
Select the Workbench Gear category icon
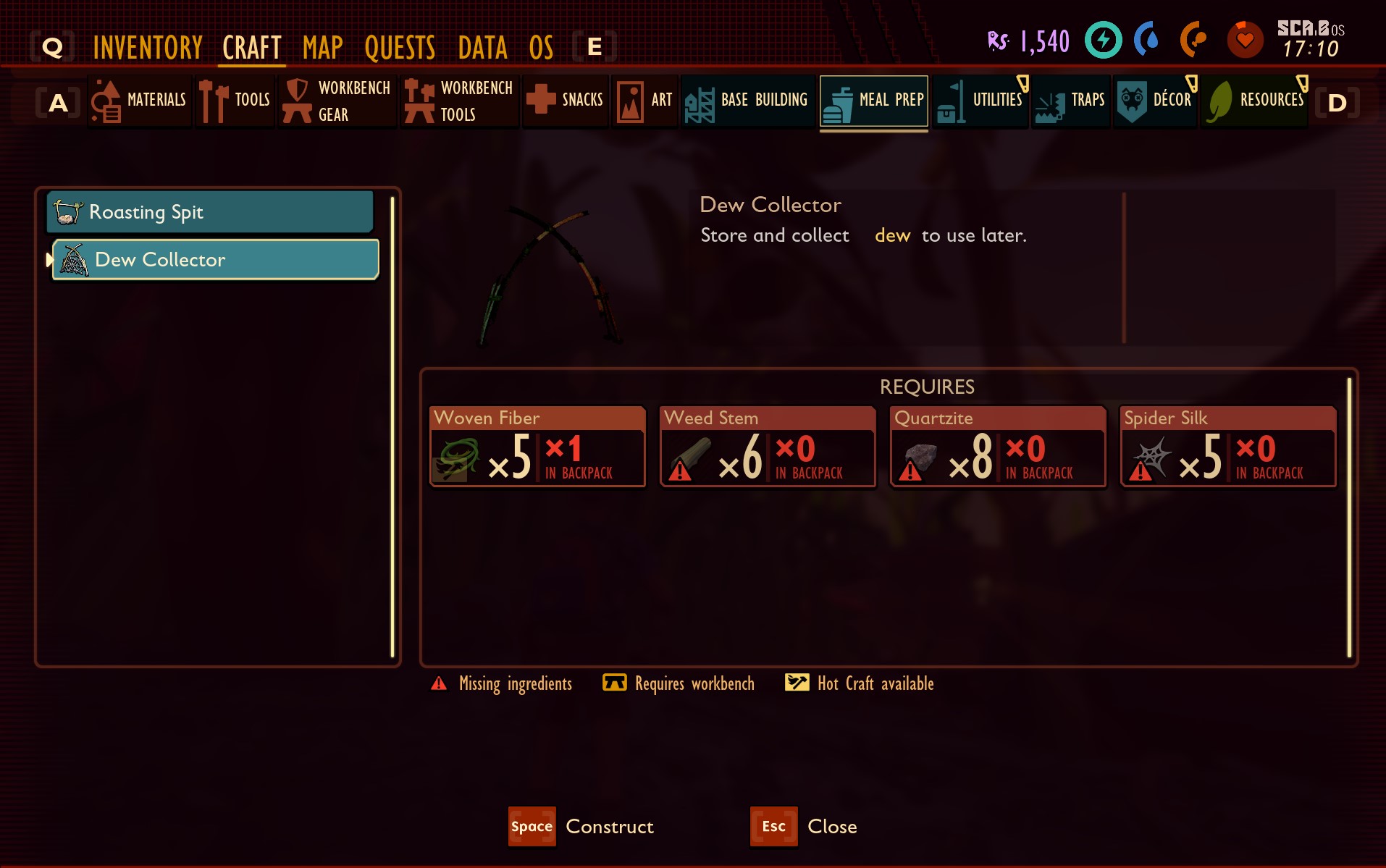tap(298, 101)
